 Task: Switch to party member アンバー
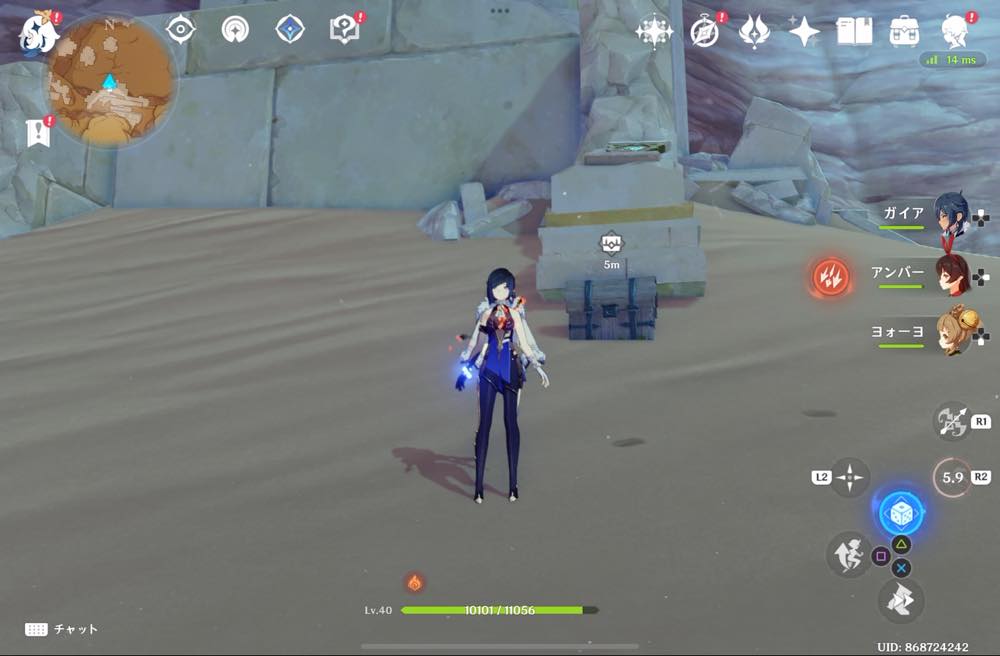click(x=950, y=274)
